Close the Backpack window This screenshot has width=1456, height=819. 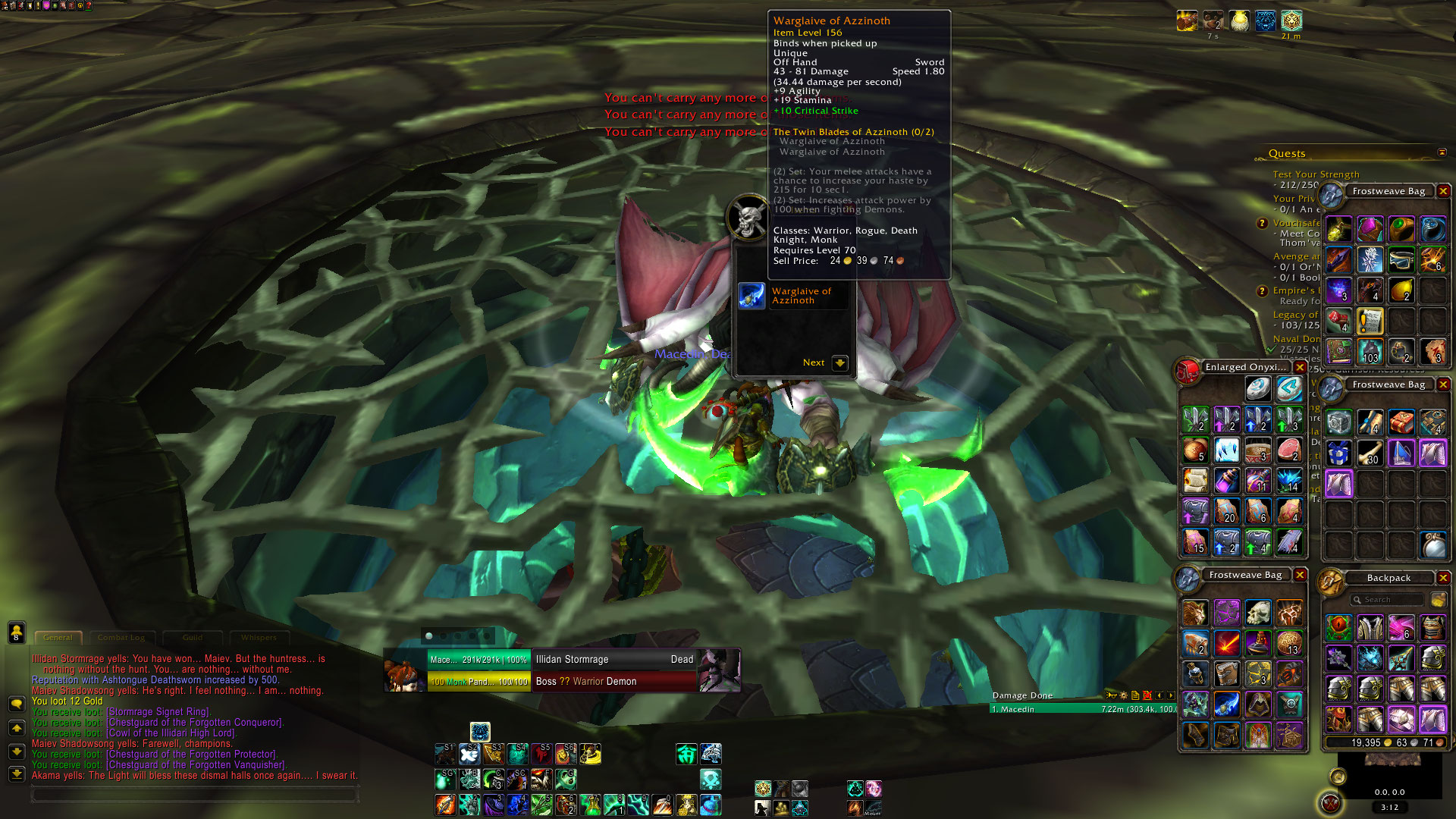[1443, 578]
